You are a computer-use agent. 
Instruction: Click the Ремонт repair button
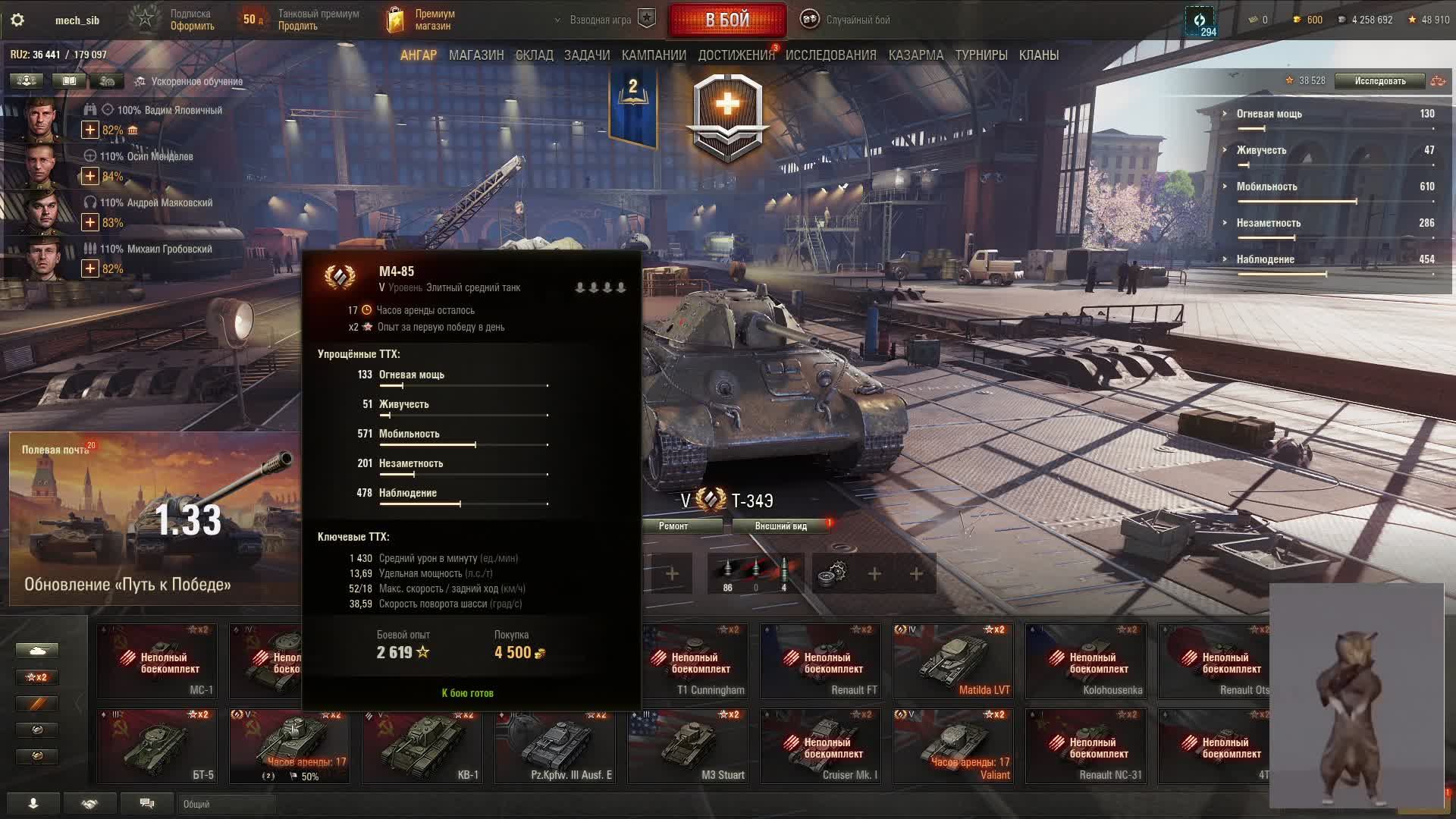pyautogui.click(x=673, y=526)
